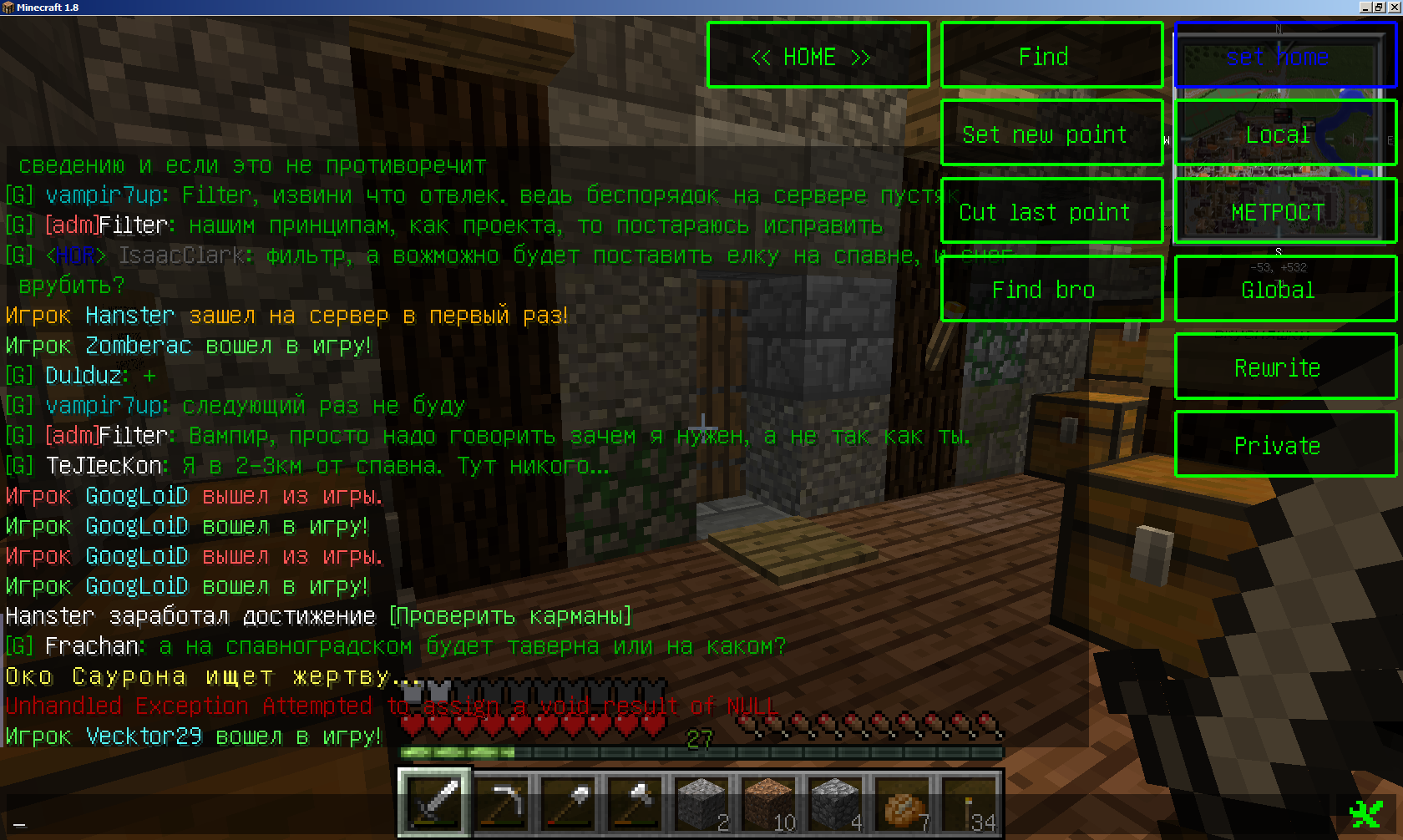Select the Global button
1403x840 pixels.
[x=1285, y=289]
